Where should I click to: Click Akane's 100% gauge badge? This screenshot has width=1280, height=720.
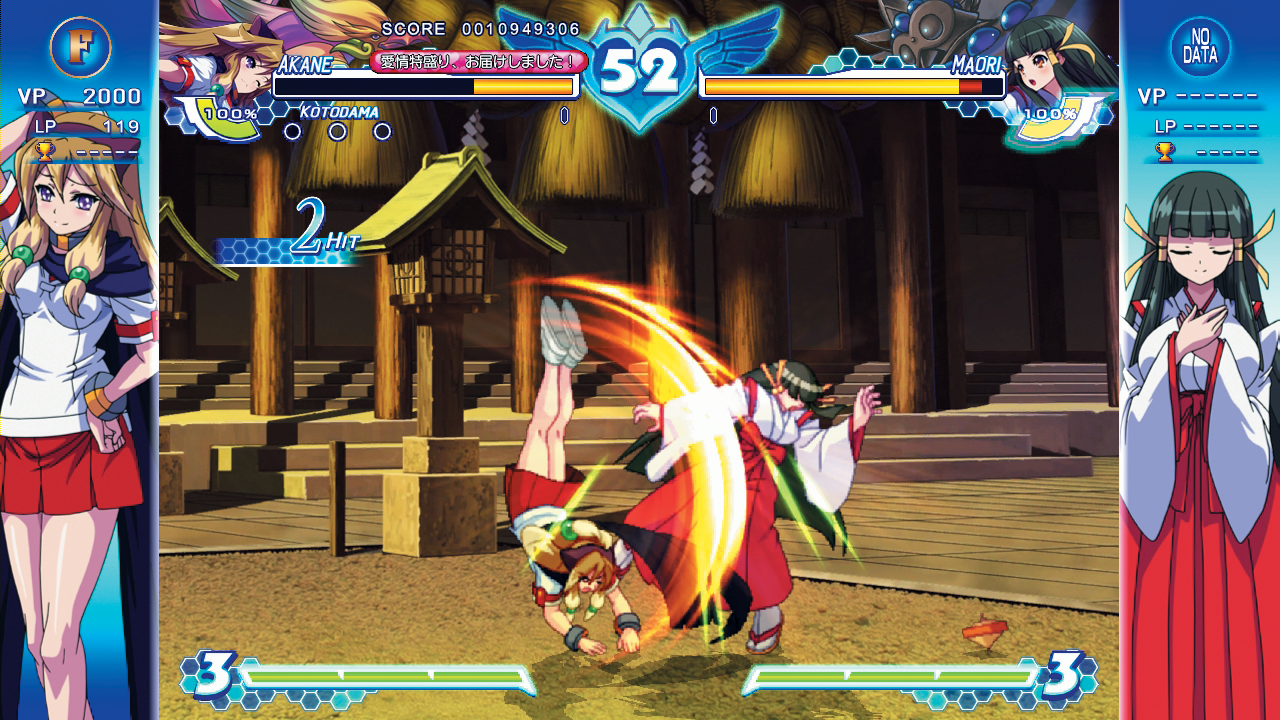pos(234,113)
